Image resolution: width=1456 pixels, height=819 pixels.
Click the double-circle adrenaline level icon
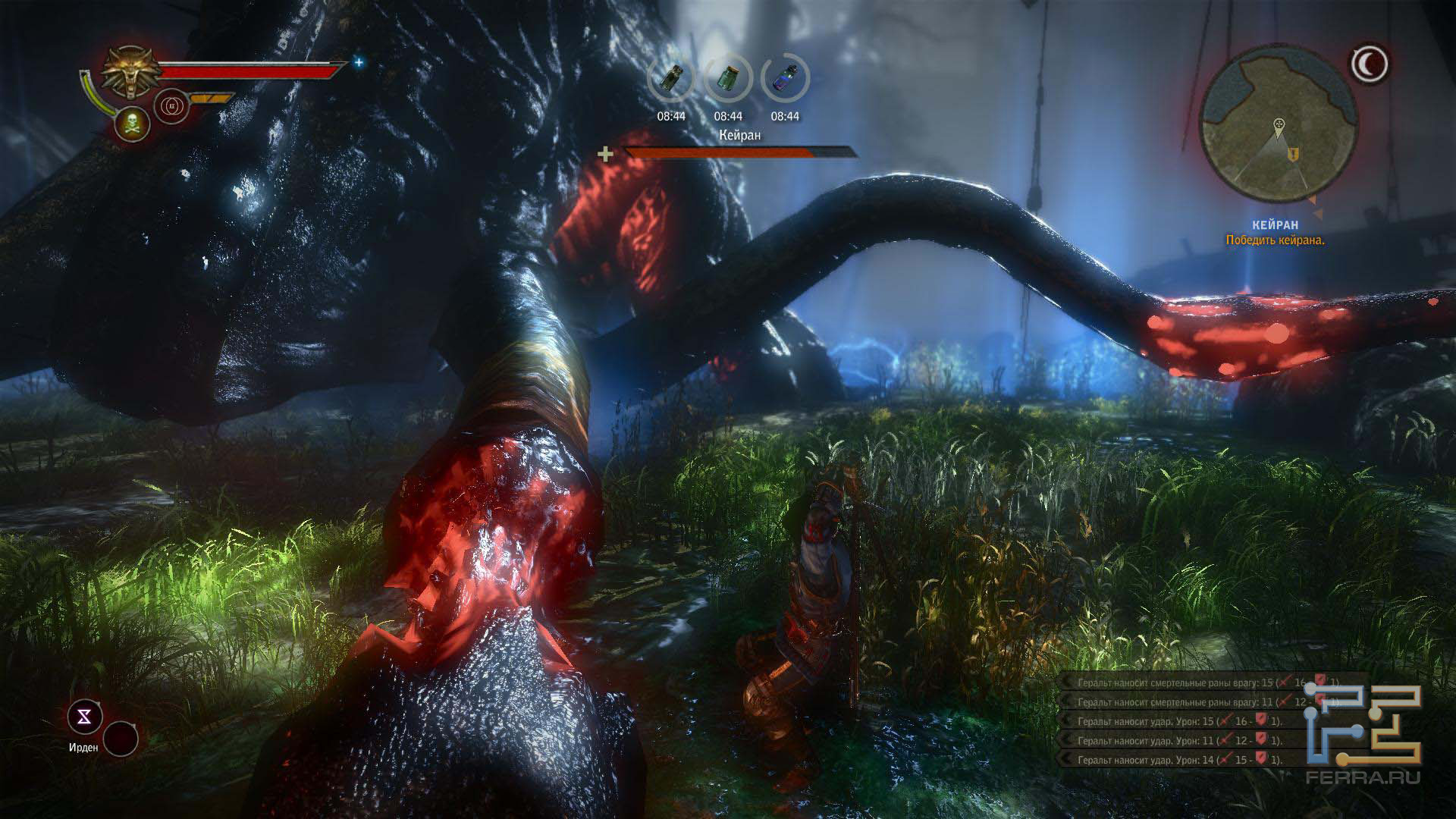point(170,107)
